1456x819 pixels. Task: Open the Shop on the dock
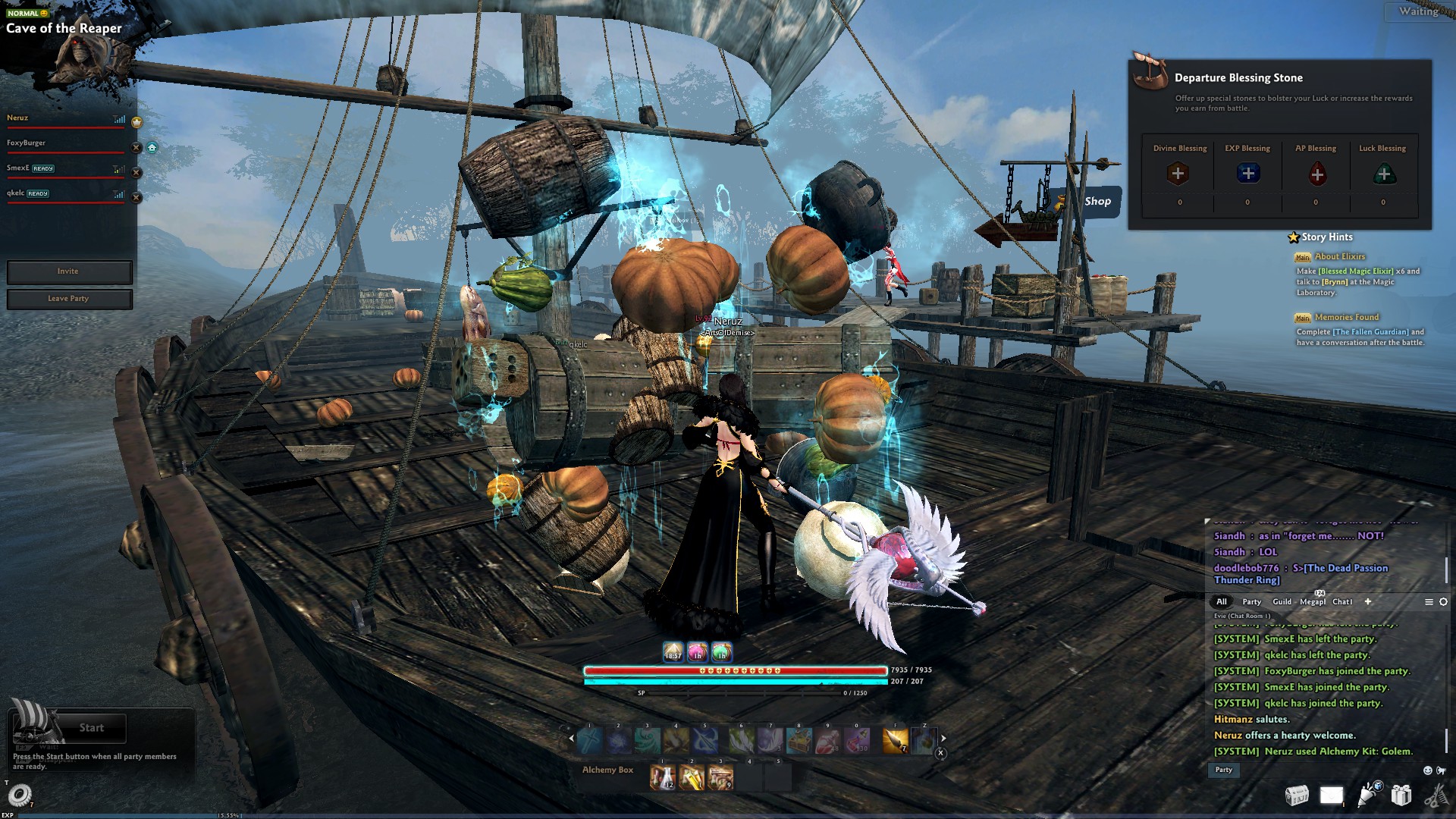(1097, 201)
